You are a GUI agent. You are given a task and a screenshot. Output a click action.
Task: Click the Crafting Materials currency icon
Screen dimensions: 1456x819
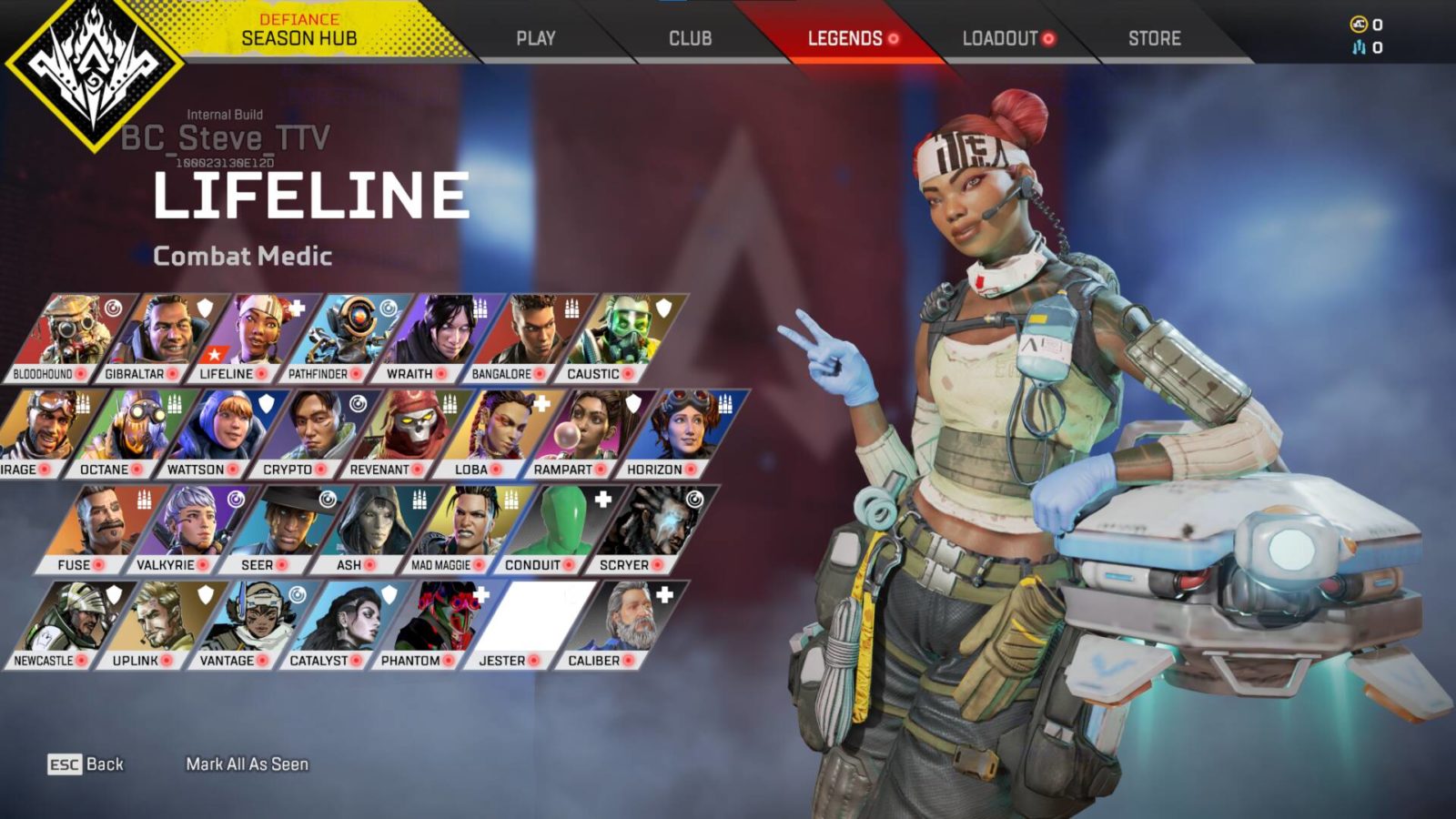[1358, 46]
